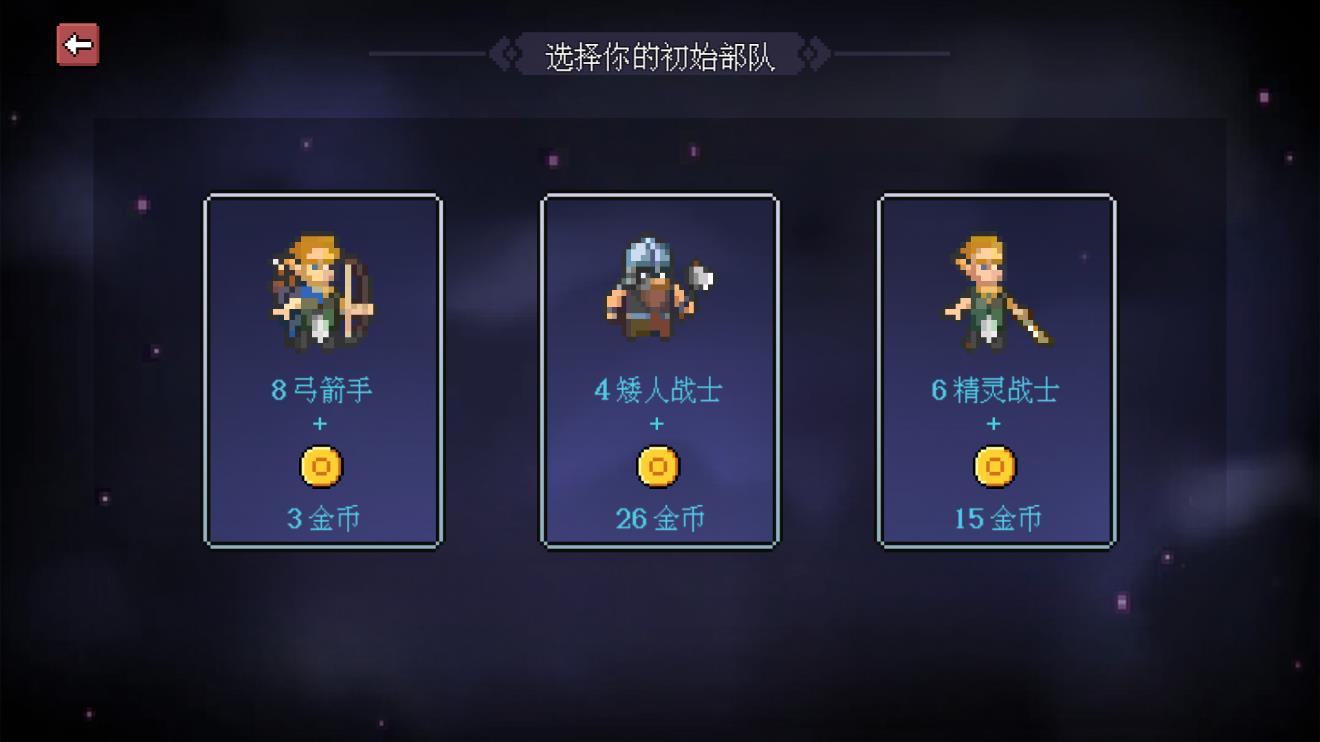Click the "15金币" cost text
1320x742 pixels.
(993, 518)
